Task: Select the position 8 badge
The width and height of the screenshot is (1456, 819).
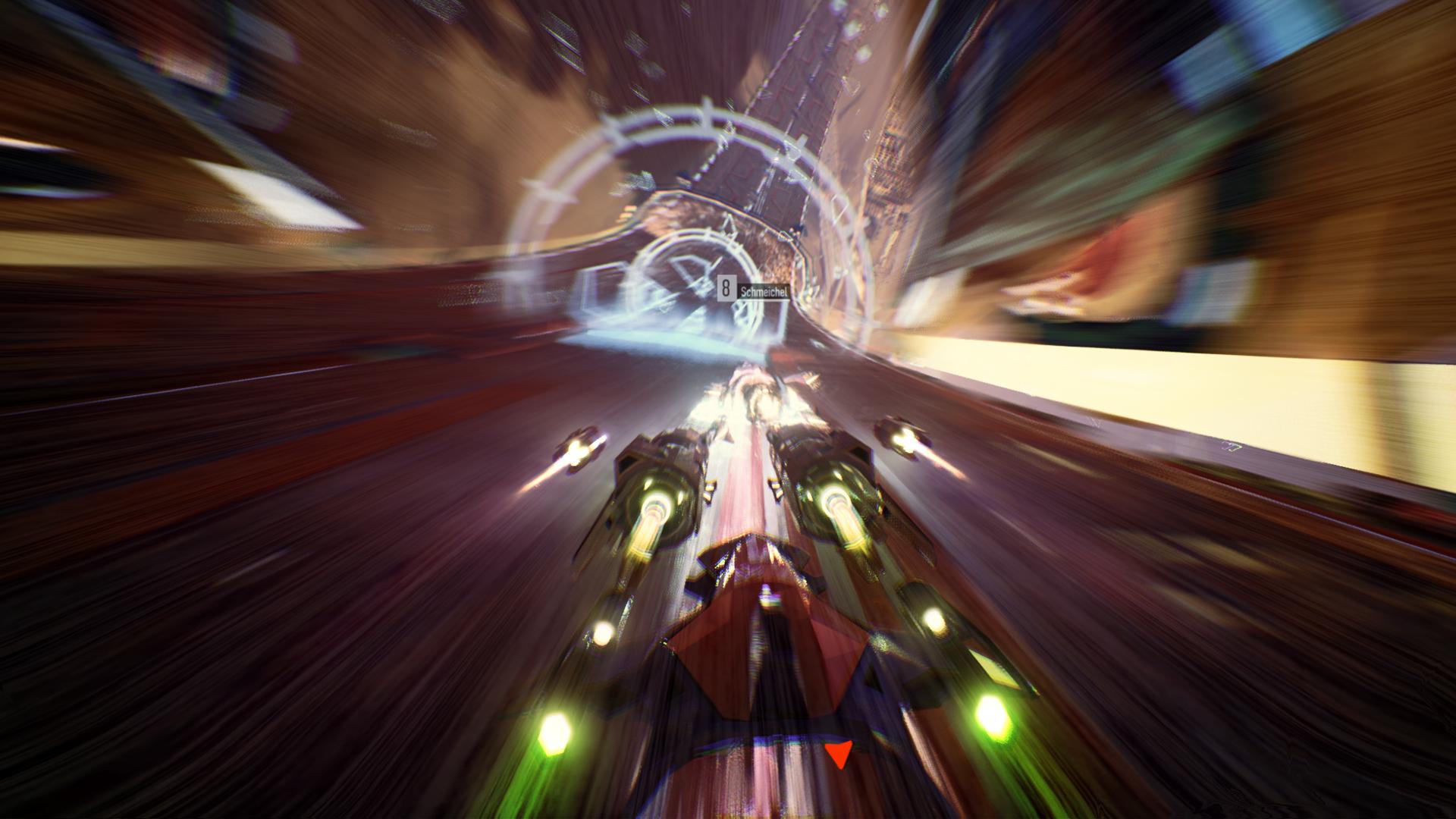Action: point(726,287)
